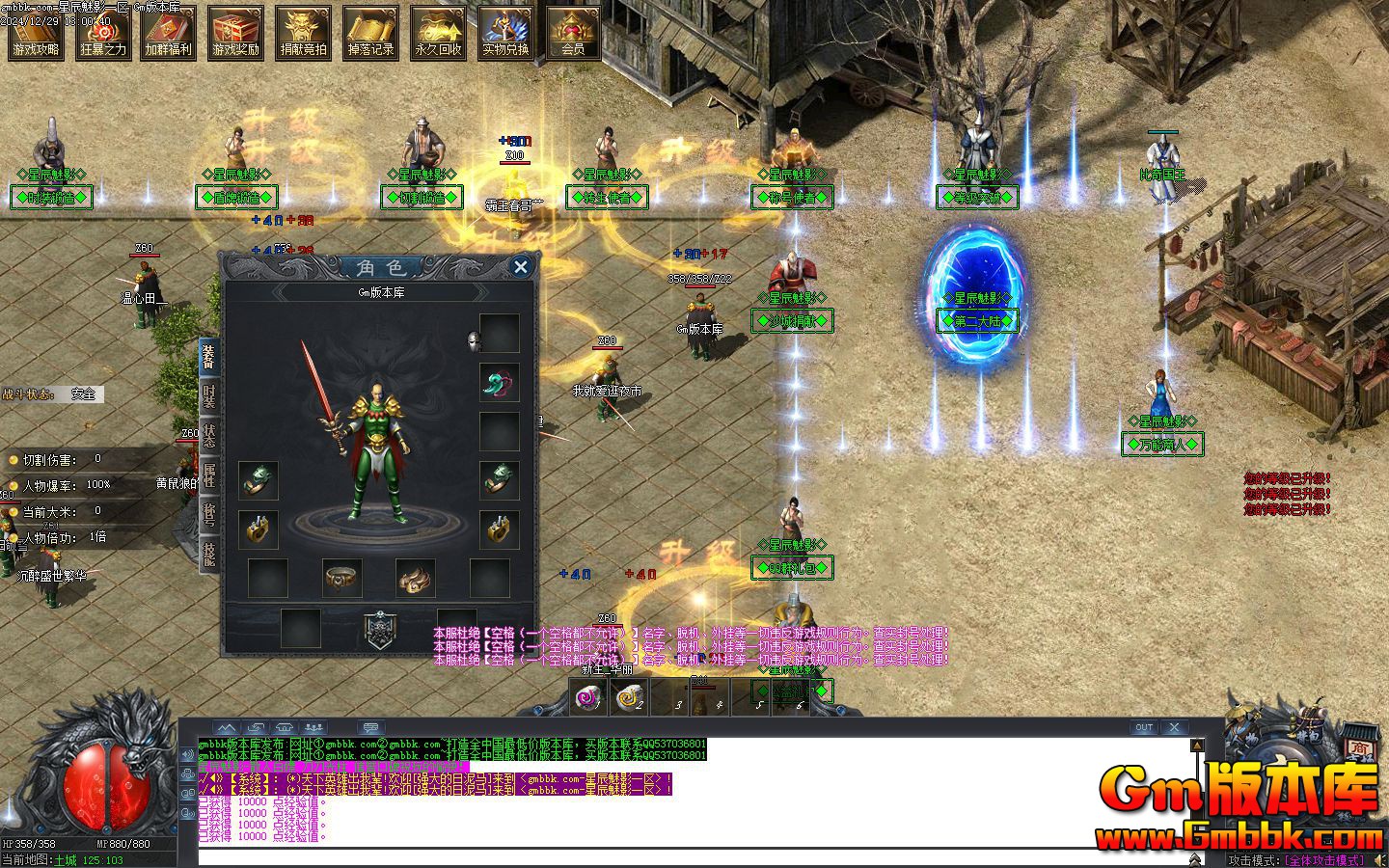Switch to the 状态 status tab

(209, 436)
